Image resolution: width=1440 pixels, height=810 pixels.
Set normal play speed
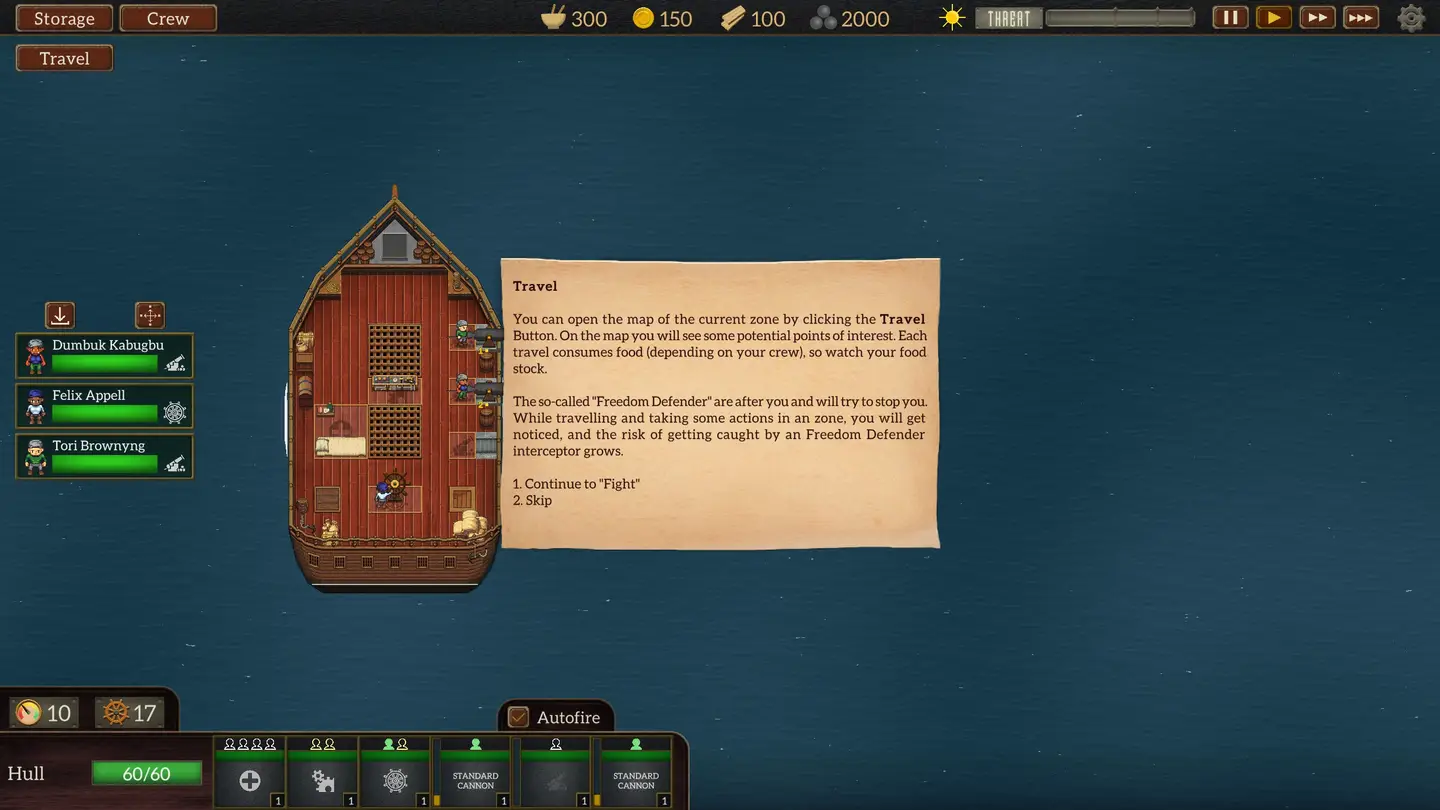click(x=1273, y=17)
